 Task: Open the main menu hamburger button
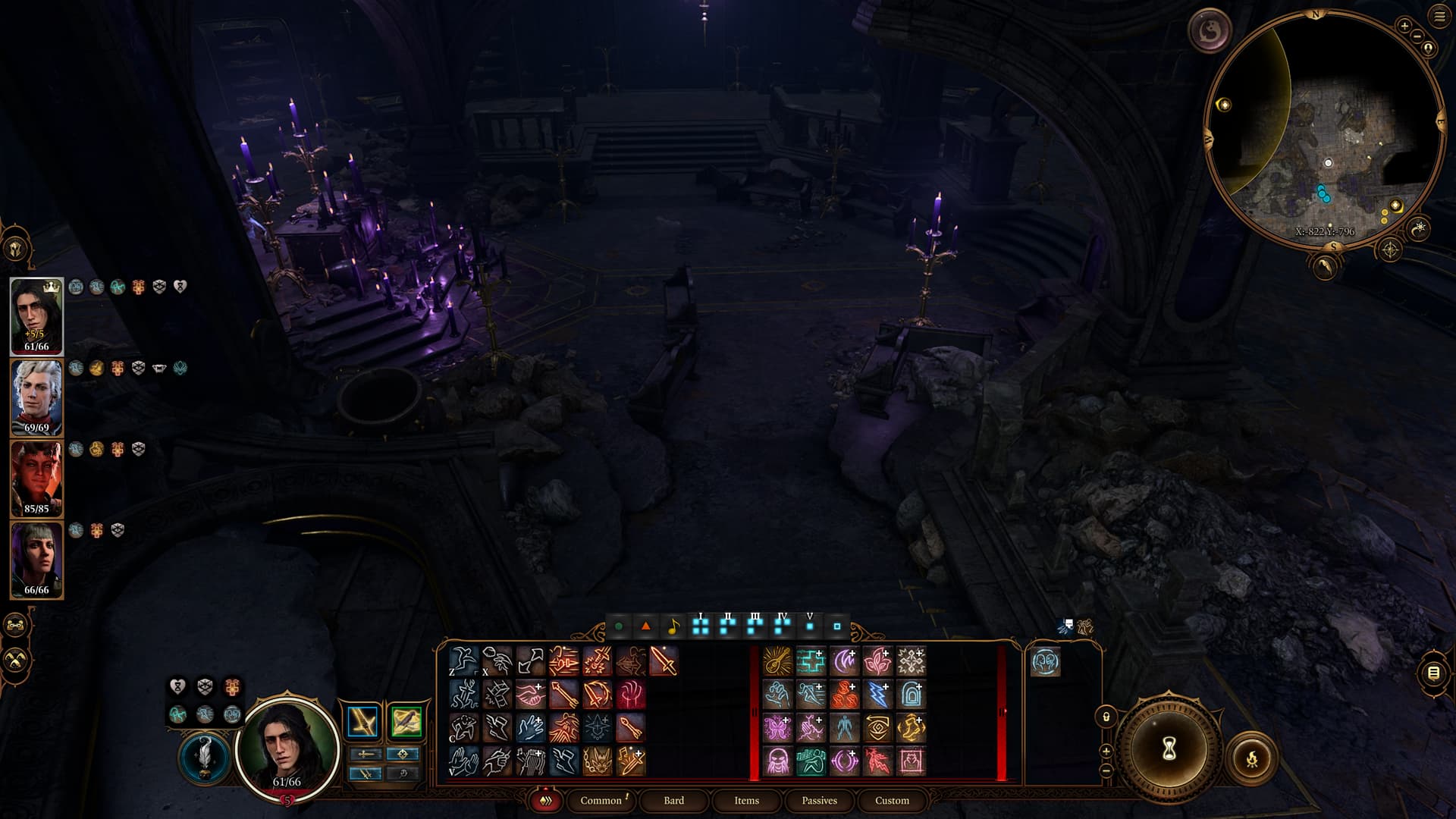[x=1439, y=17]
